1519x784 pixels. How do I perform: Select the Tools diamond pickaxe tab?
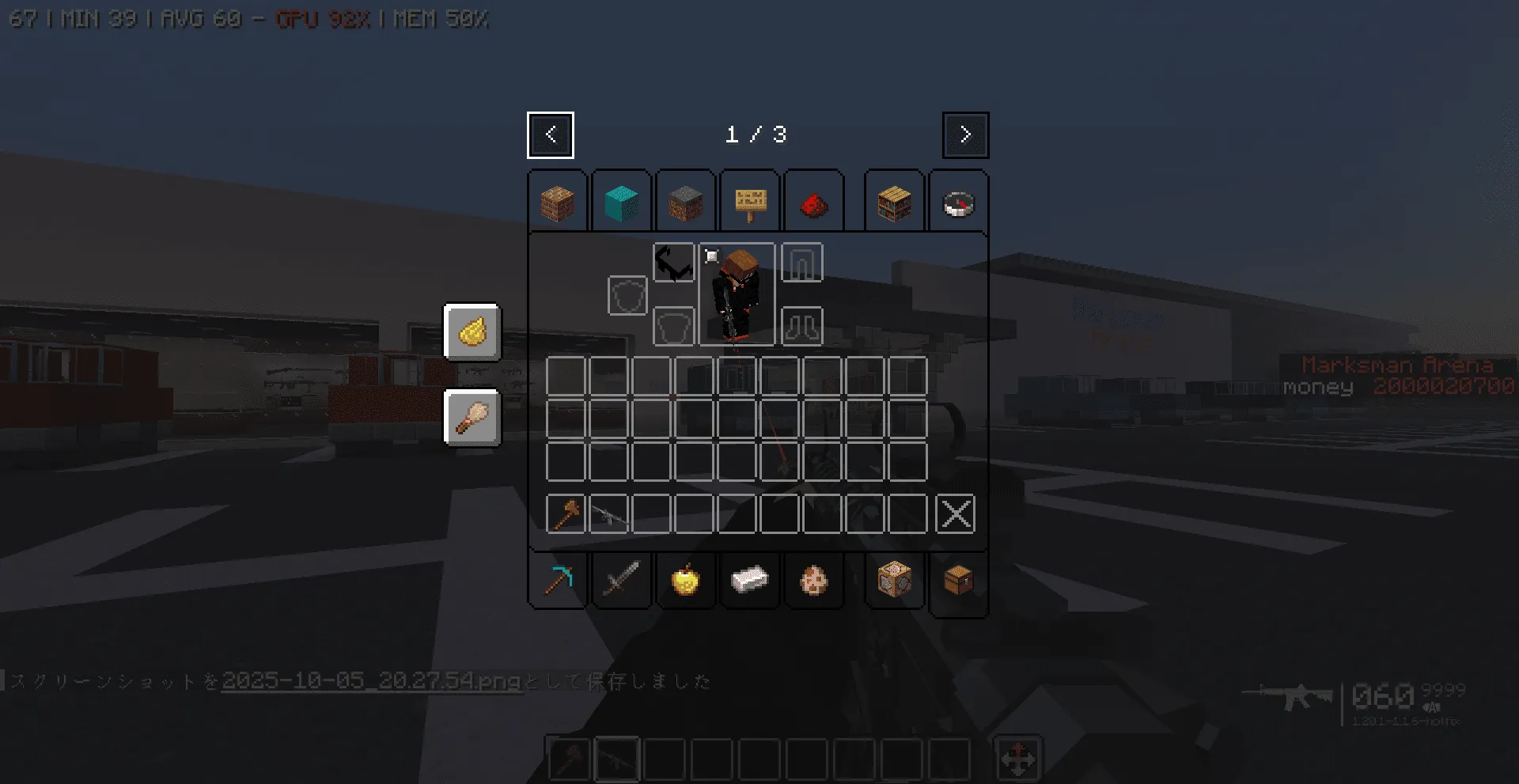(x=558, y=581)
